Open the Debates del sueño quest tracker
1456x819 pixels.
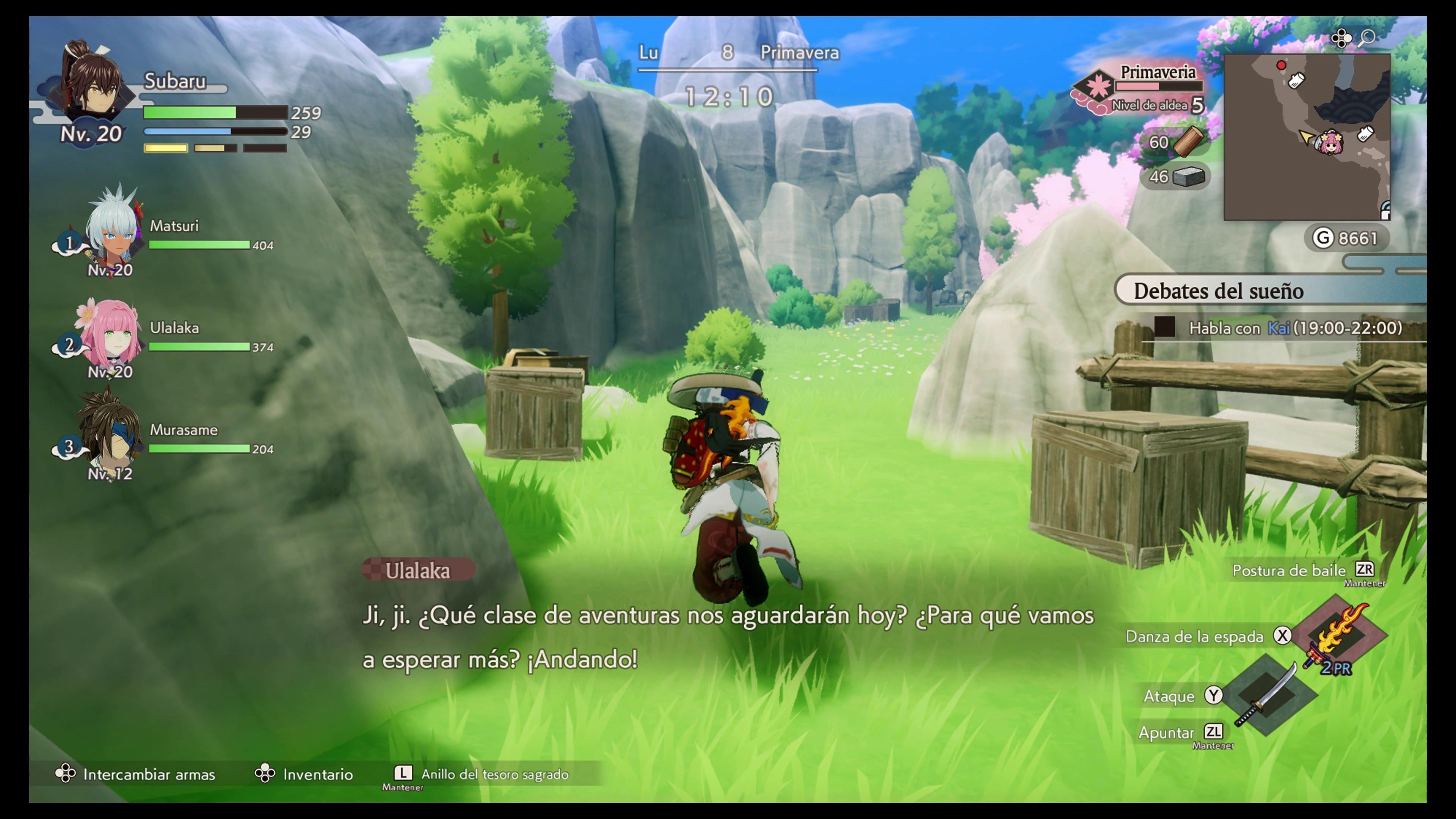[x=1218, y=291]
